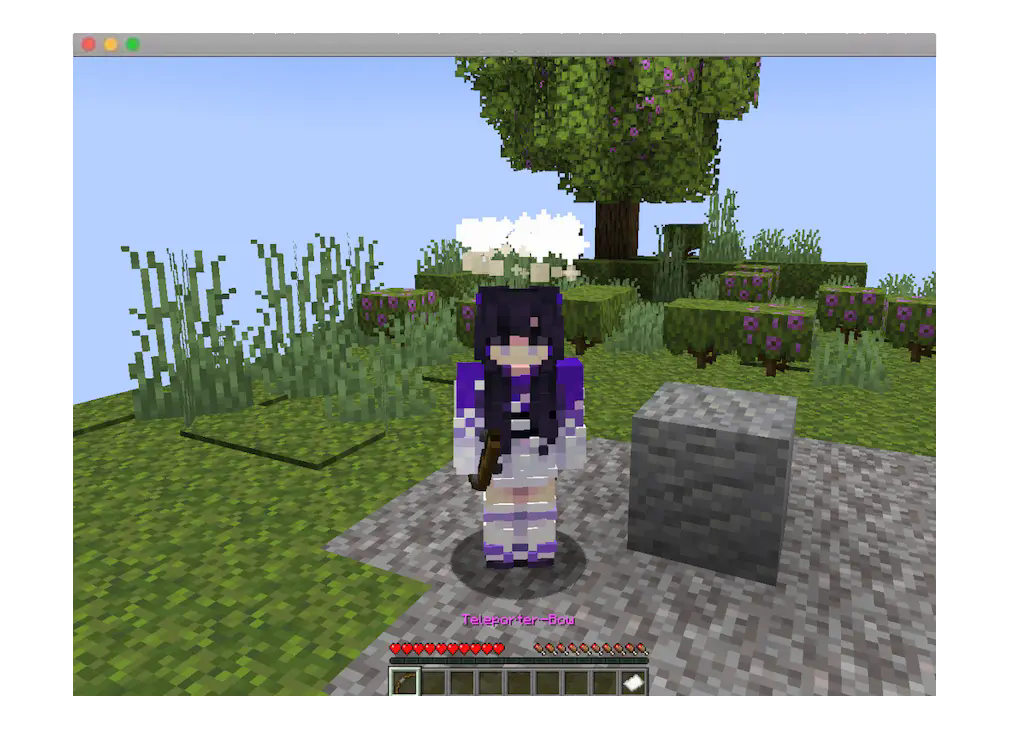Screen dimensions: 1009x742
Task: Close the game window with the red button
Action: (x=88, y=44)
